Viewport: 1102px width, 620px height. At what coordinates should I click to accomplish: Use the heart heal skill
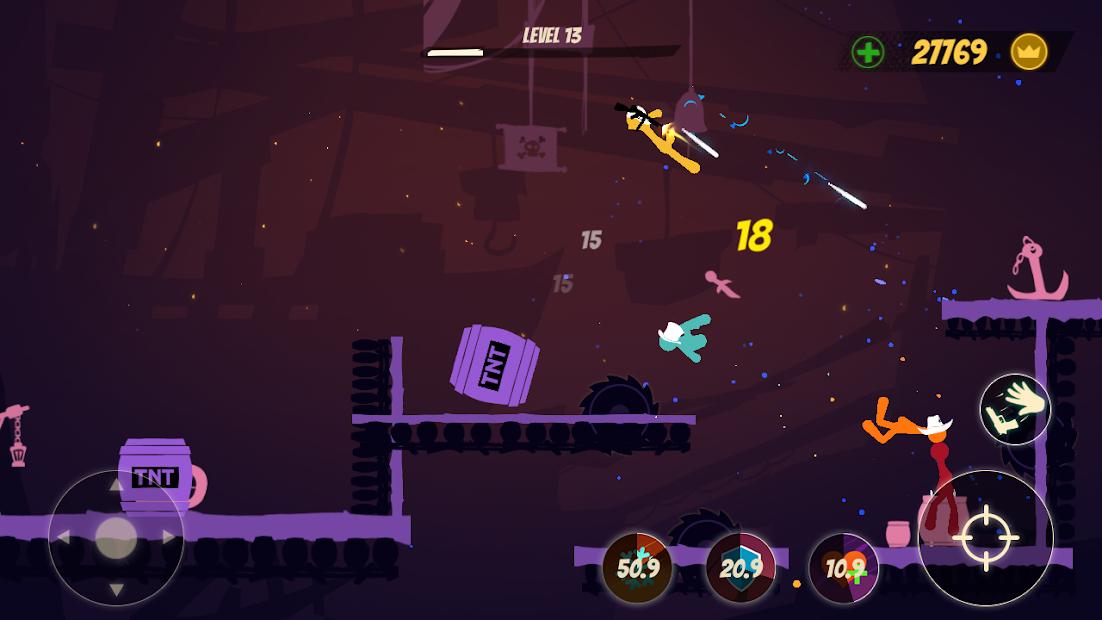(x=843, y=568)
